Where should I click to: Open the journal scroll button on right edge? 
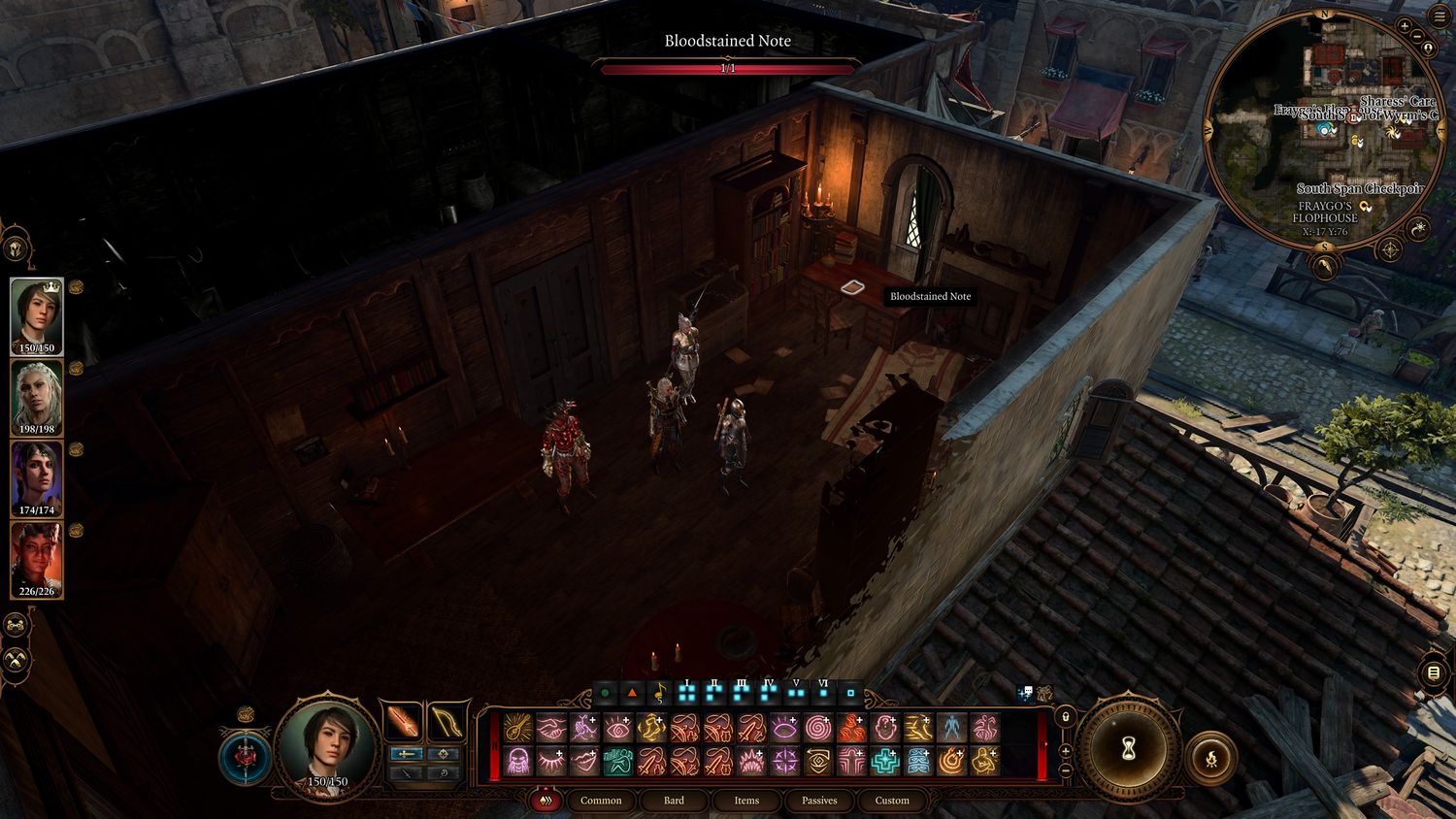1435,672
